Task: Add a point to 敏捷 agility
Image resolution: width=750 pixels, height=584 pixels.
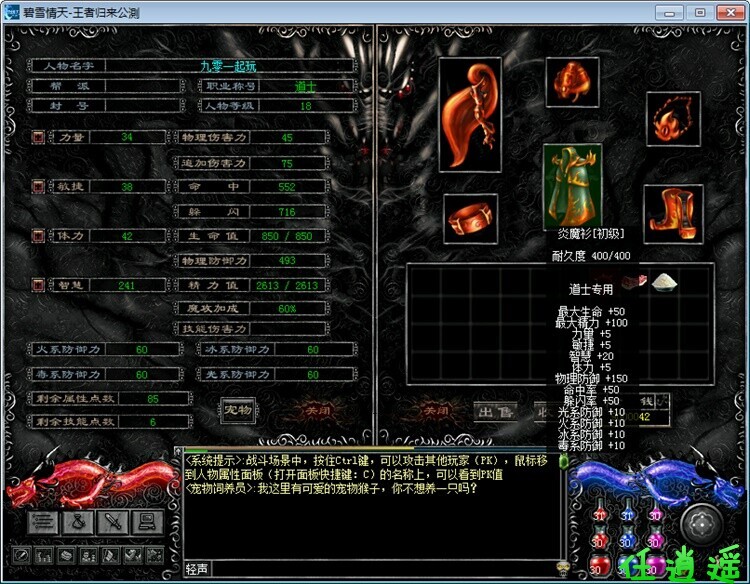Action: point(38,186)
